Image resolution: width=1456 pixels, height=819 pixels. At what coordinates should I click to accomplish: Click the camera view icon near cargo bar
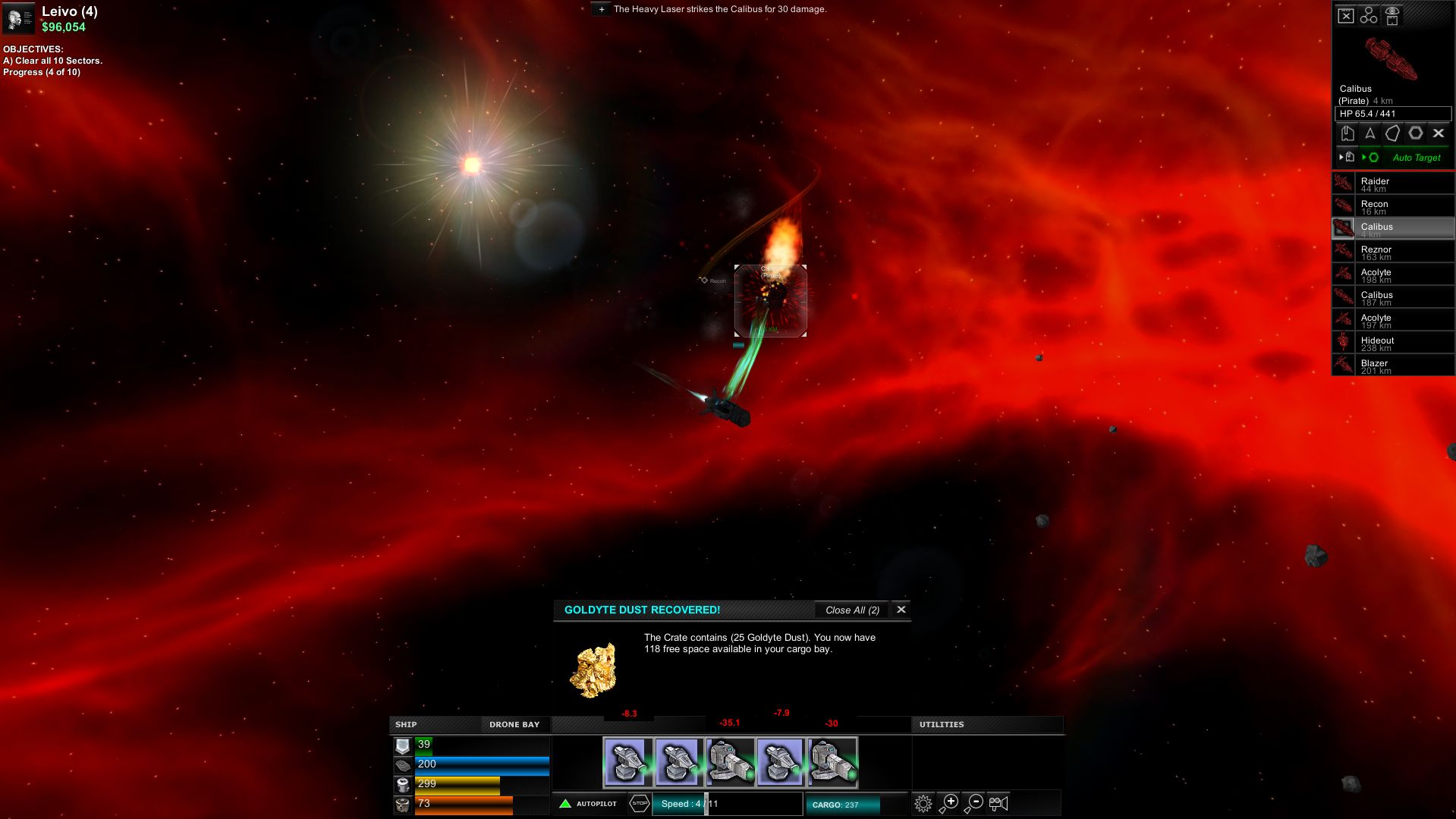999,802
